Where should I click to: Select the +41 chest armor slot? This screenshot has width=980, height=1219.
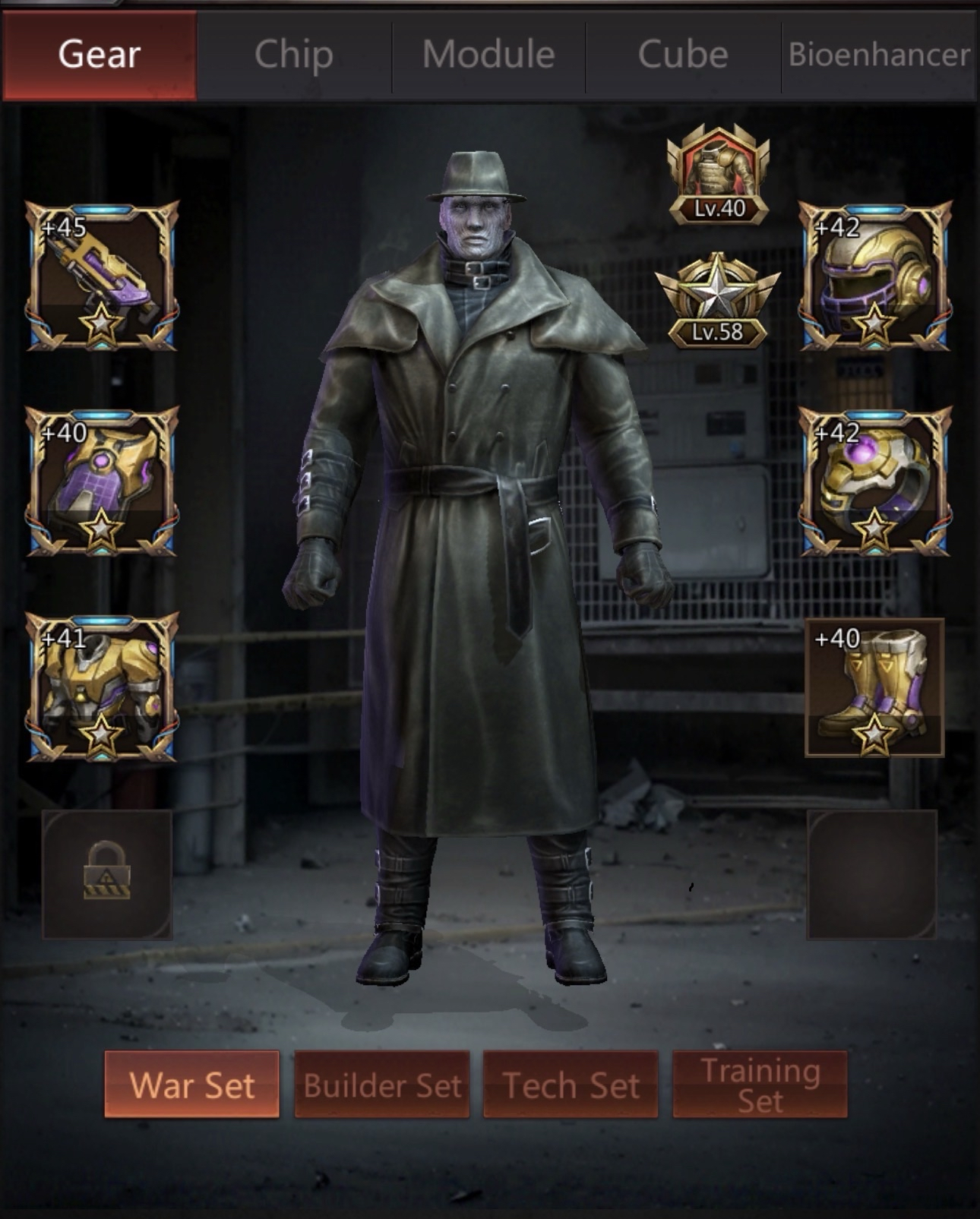pos(103,687)
